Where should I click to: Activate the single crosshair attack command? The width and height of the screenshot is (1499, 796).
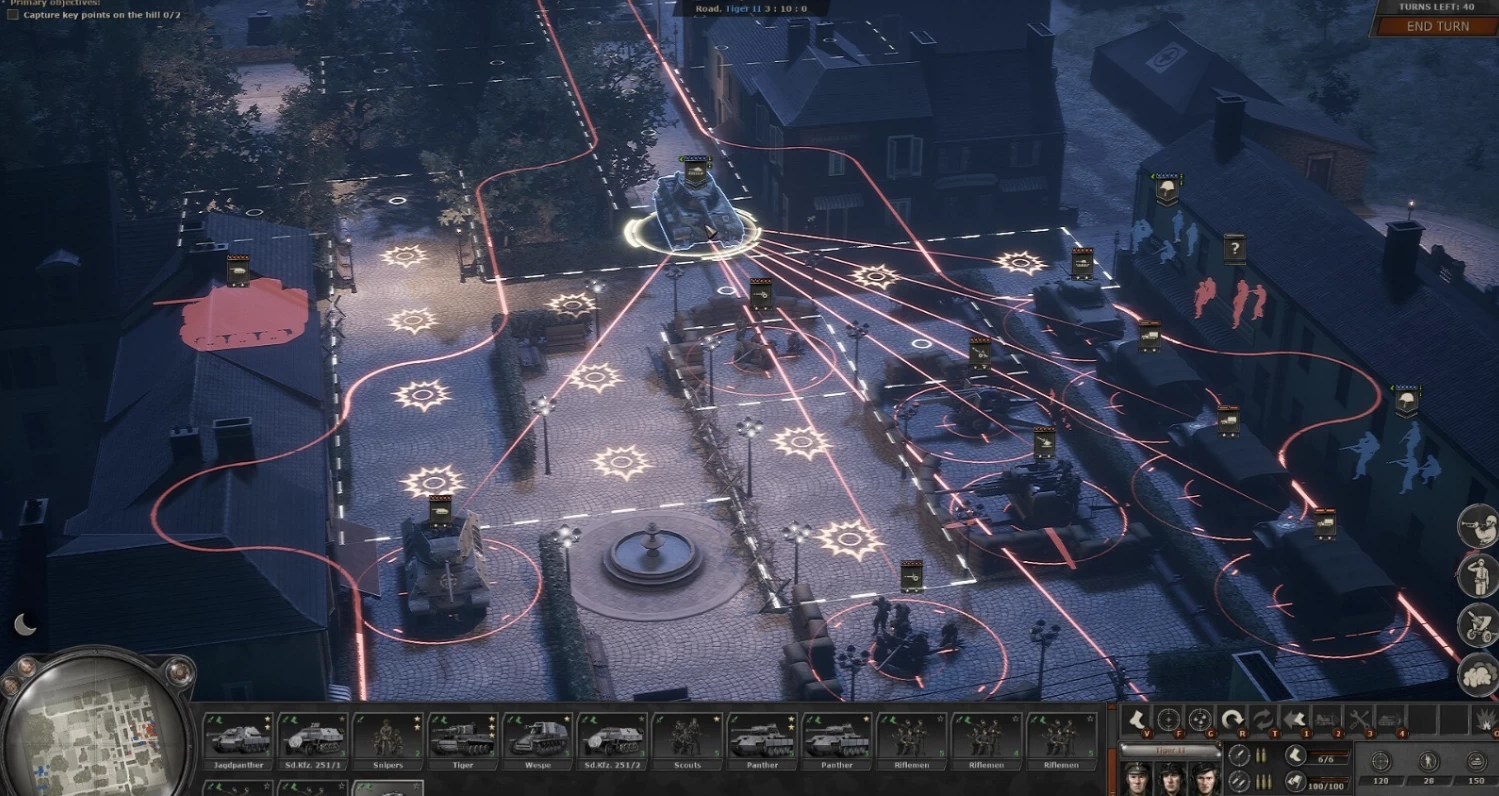point(1167,719)
